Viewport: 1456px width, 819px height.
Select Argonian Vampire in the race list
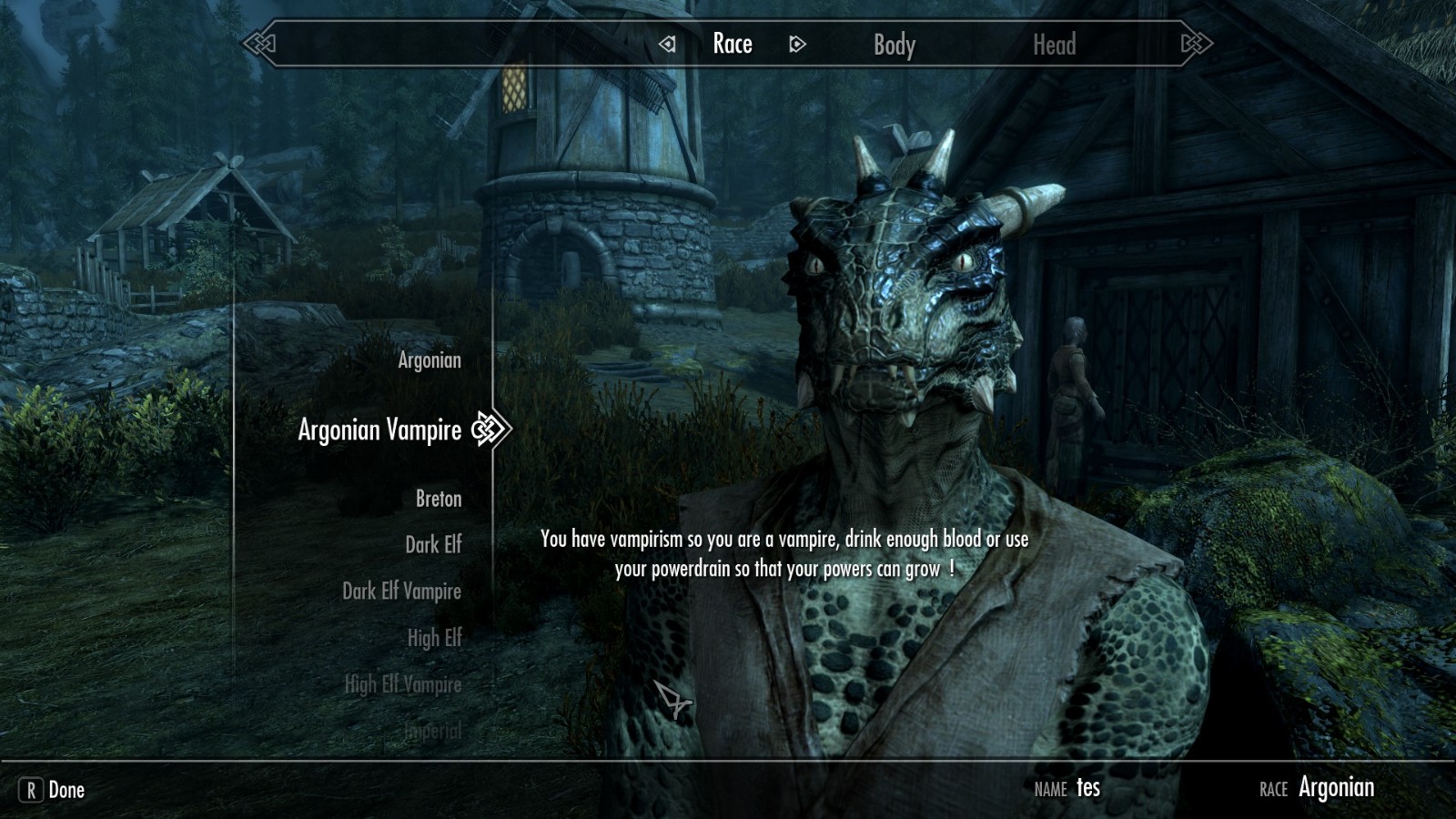coord(379,430)
